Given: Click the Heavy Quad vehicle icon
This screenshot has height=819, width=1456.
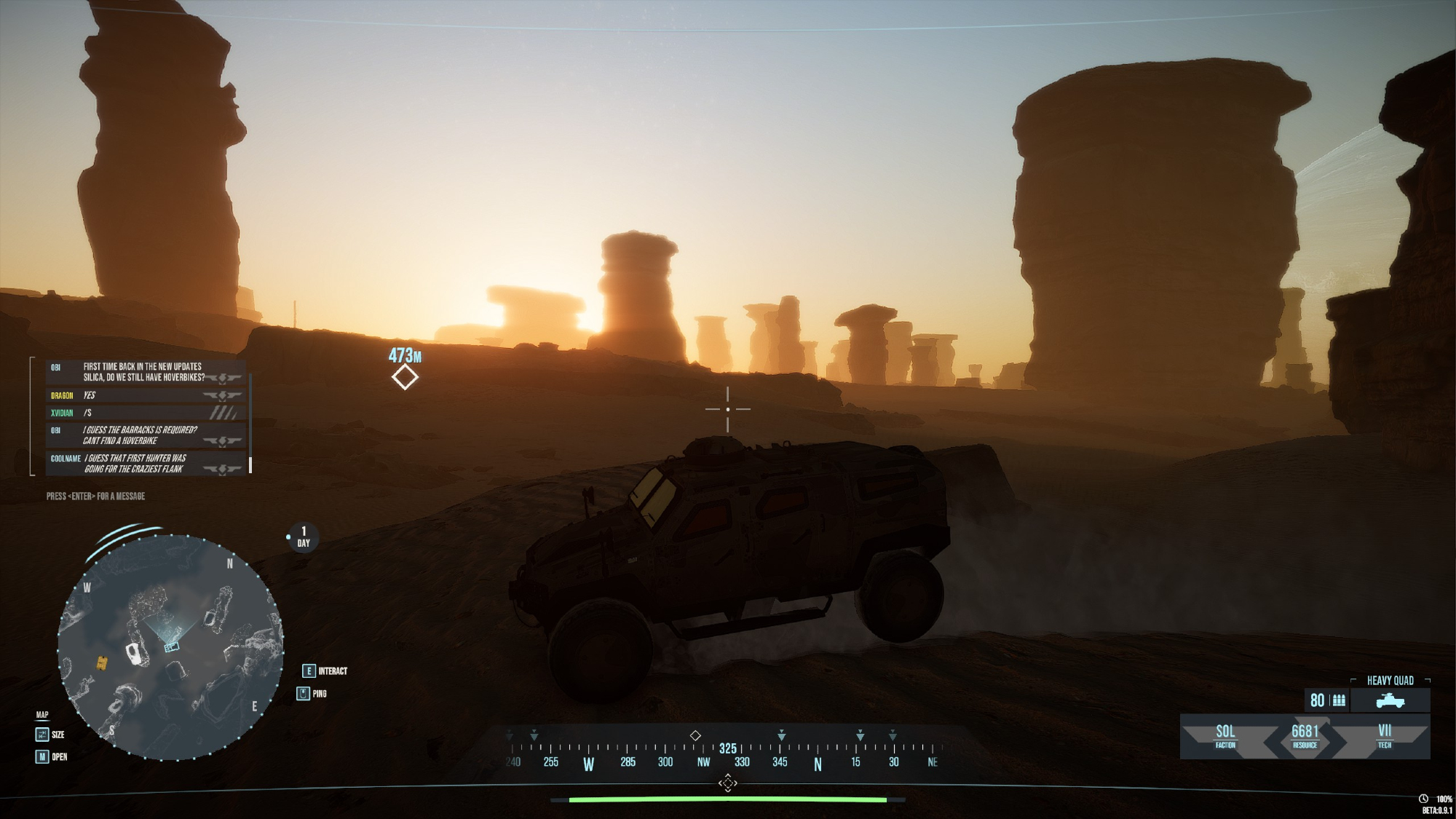Looking at the screenshot, I should tap(1390, 701).
